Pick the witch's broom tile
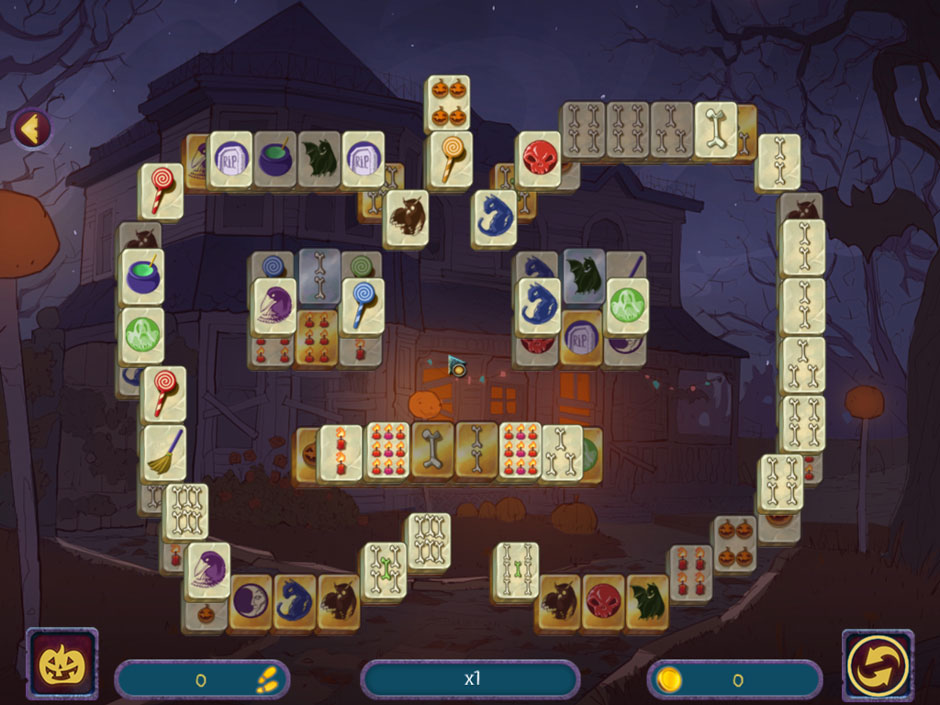This screenshot has height=705, width=940. tap(163, 451)
